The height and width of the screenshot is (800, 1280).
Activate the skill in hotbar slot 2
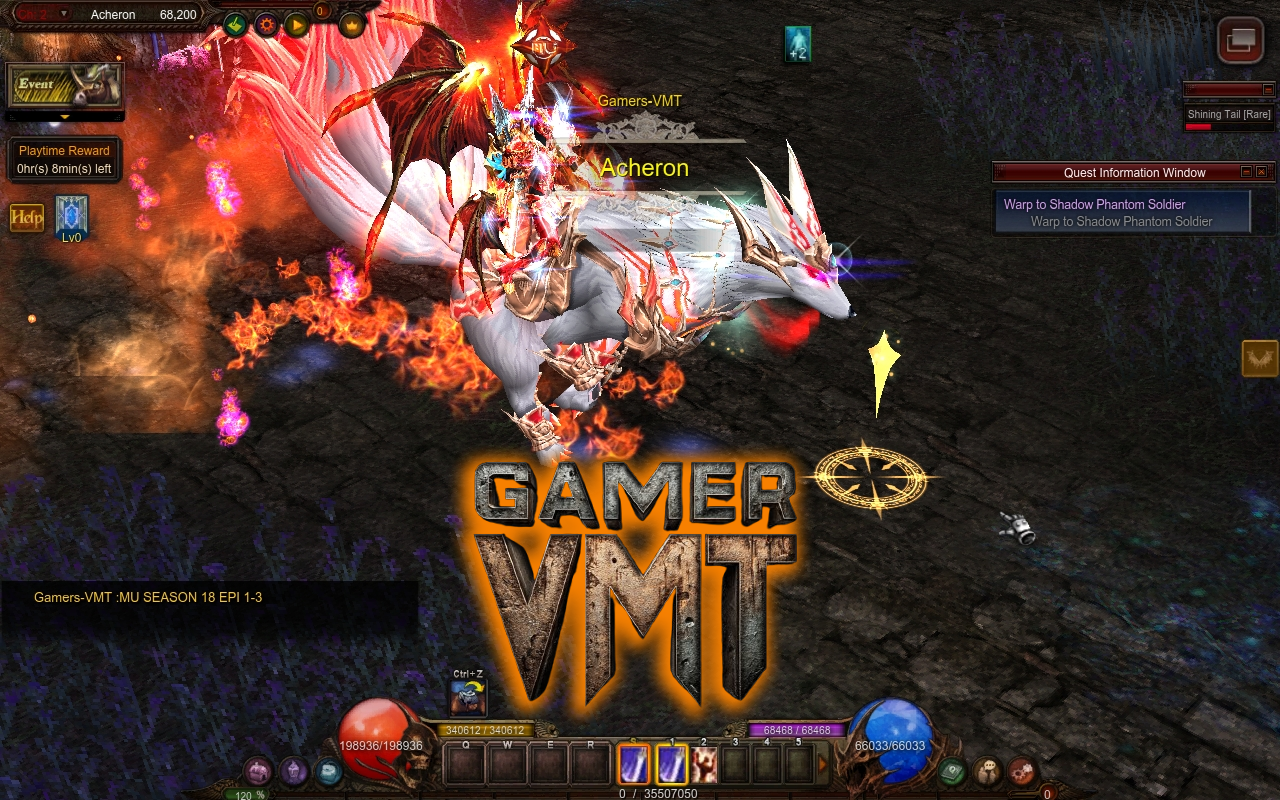(x=704, y=765)
